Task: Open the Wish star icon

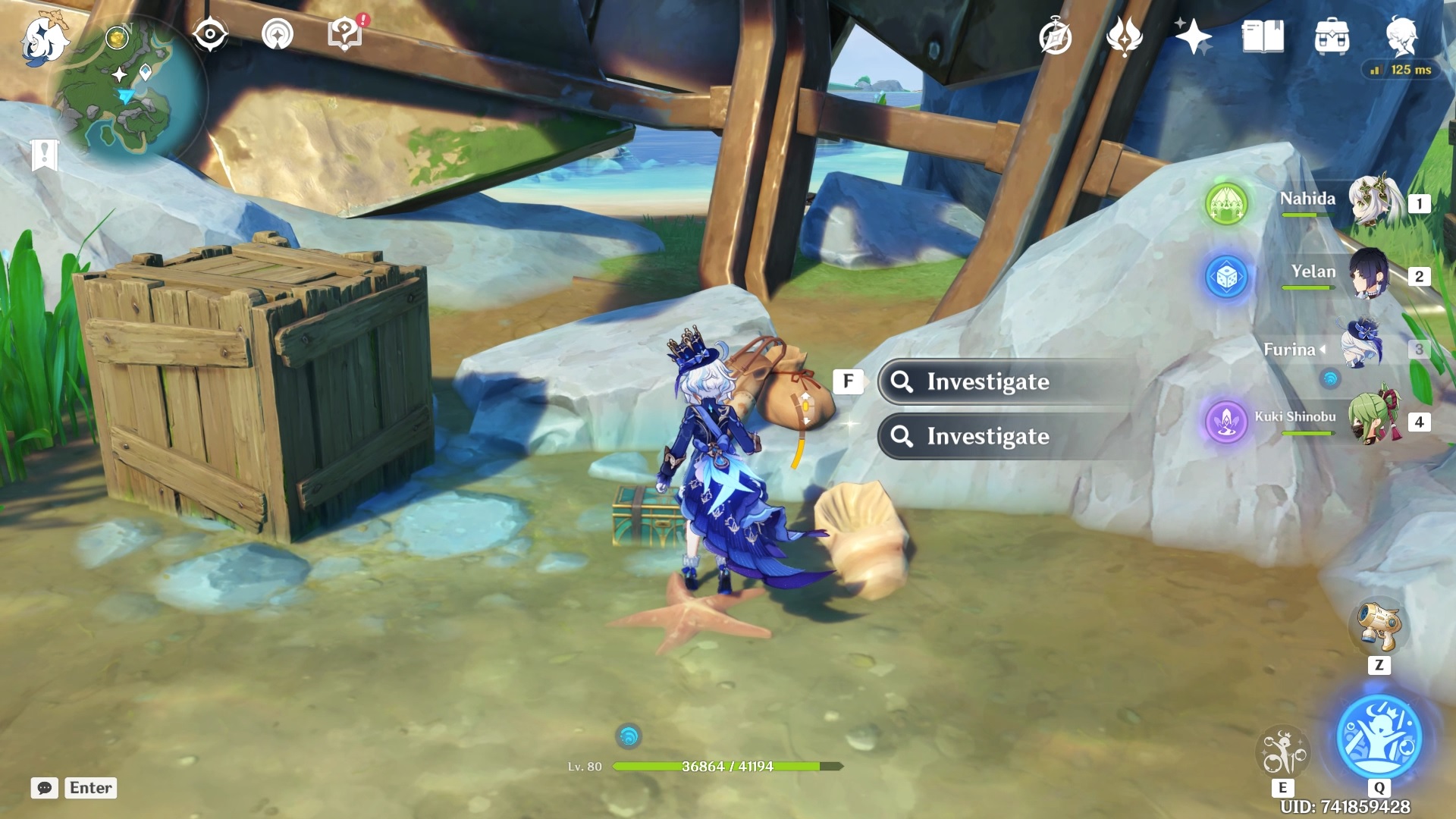Action: click(1192, 36)
